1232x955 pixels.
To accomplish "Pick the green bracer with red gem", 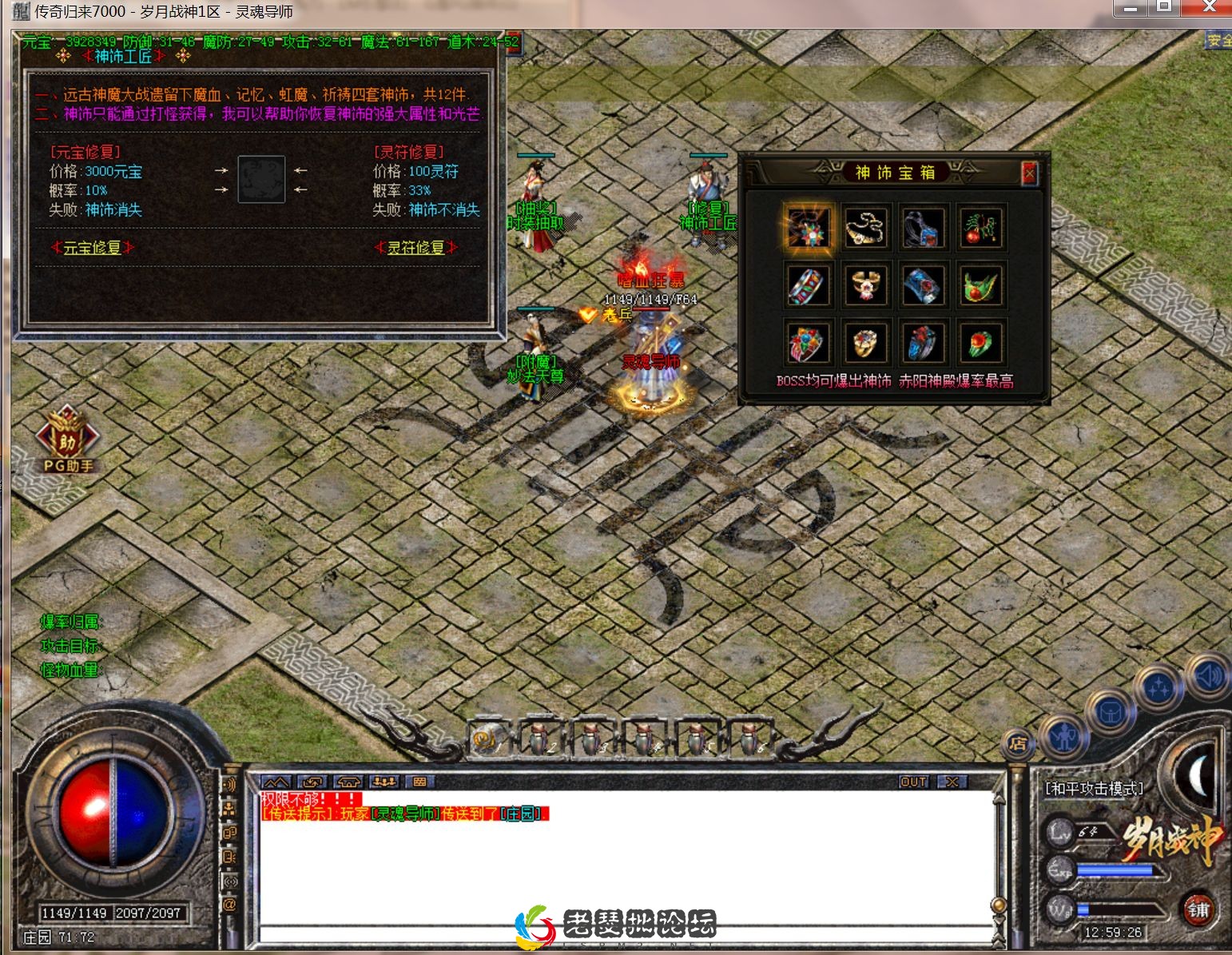I will tap(981, 286).
